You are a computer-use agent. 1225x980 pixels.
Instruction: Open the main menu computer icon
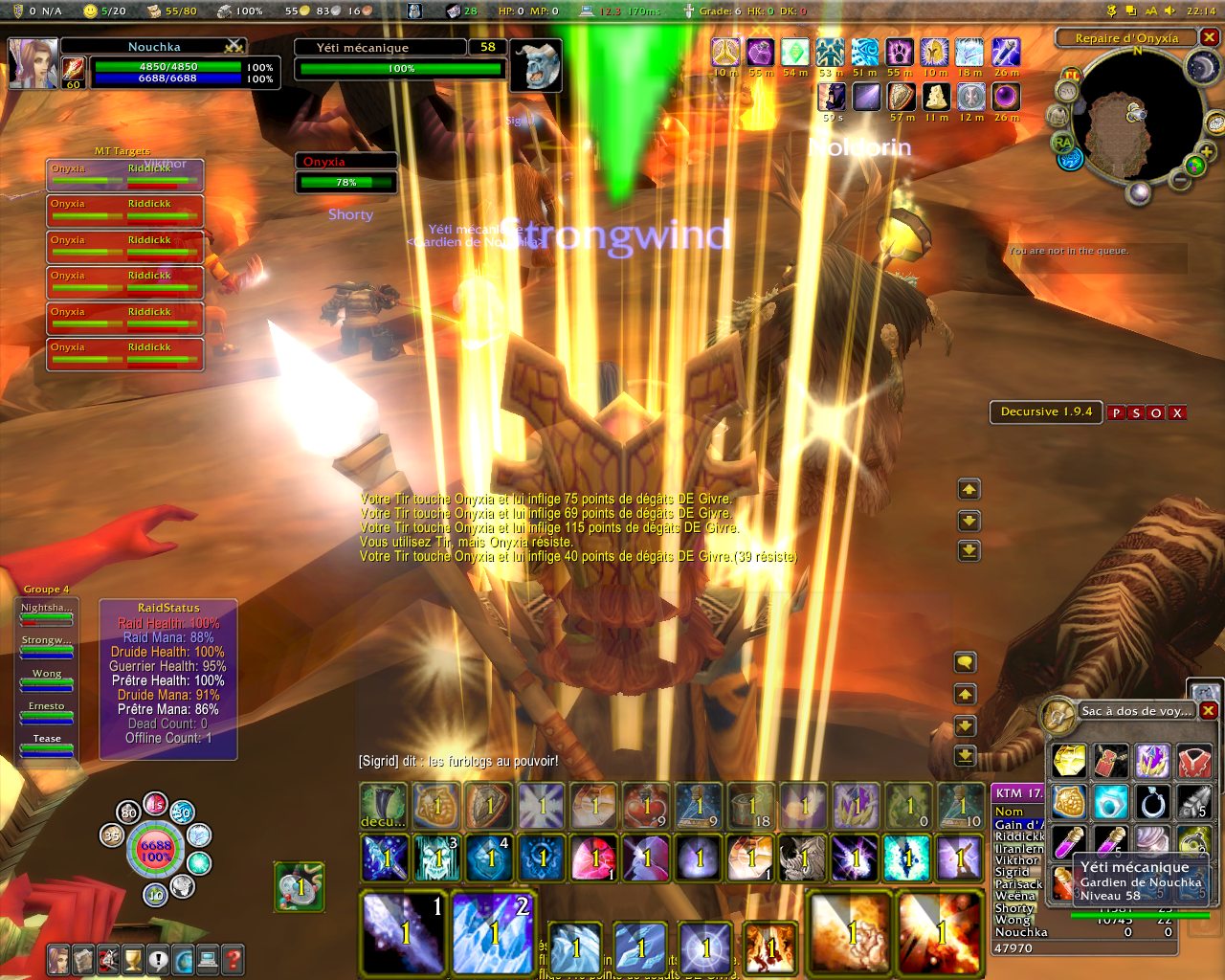[x=208, y=958]
